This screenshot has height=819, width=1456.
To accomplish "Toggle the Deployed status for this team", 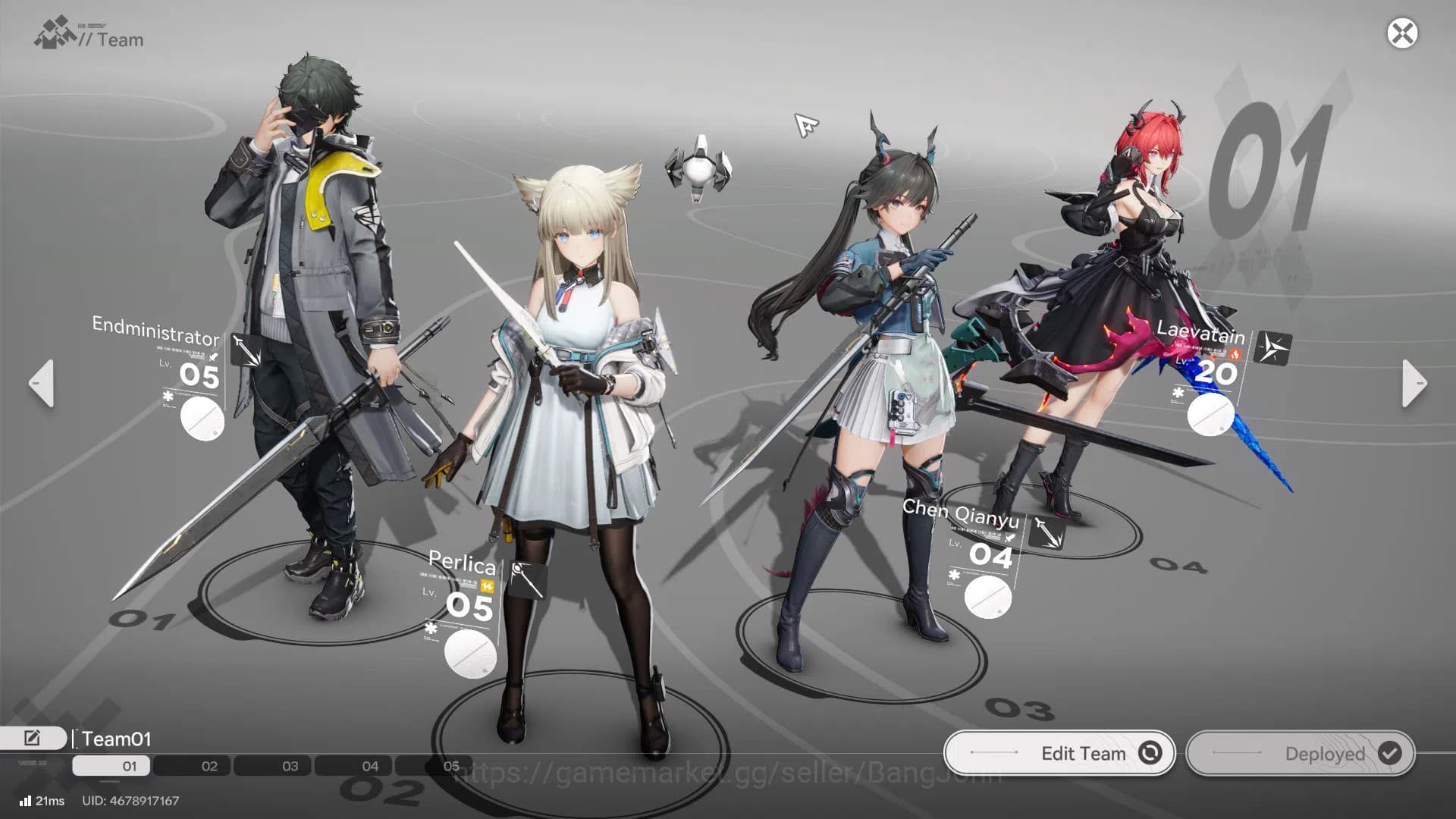I will click(x=1299, y=754).
